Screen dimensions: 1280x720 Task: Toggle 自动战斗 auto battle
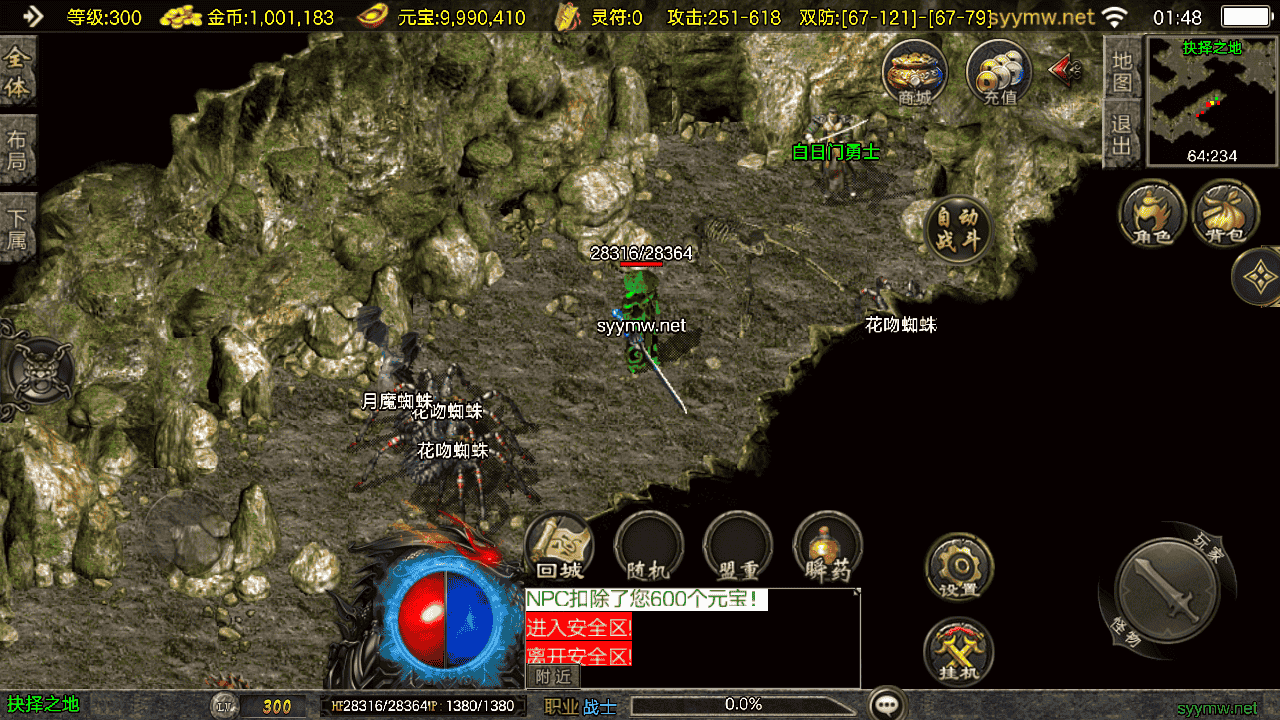pyautogui.click(x=957, y=229)
